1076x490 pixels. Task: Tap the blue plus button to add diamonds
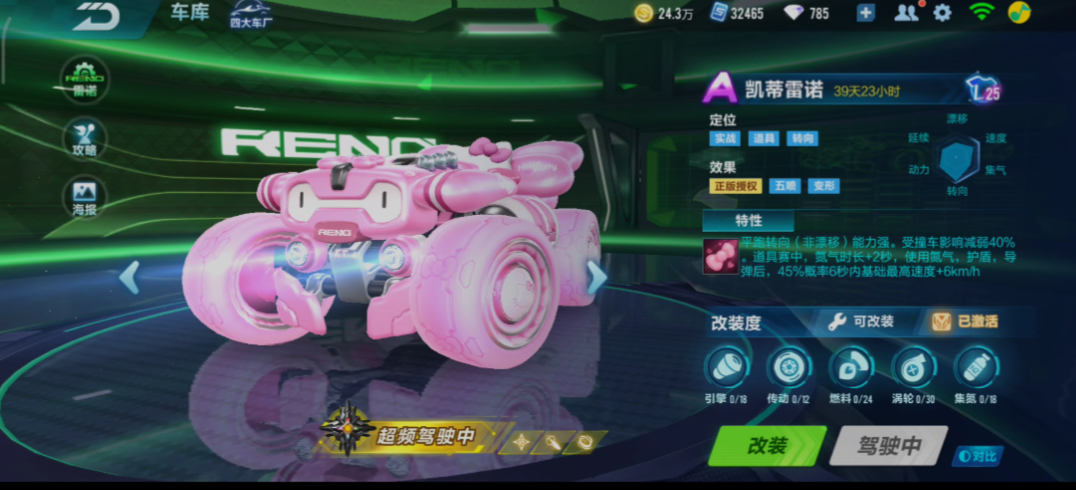[866, 13]
